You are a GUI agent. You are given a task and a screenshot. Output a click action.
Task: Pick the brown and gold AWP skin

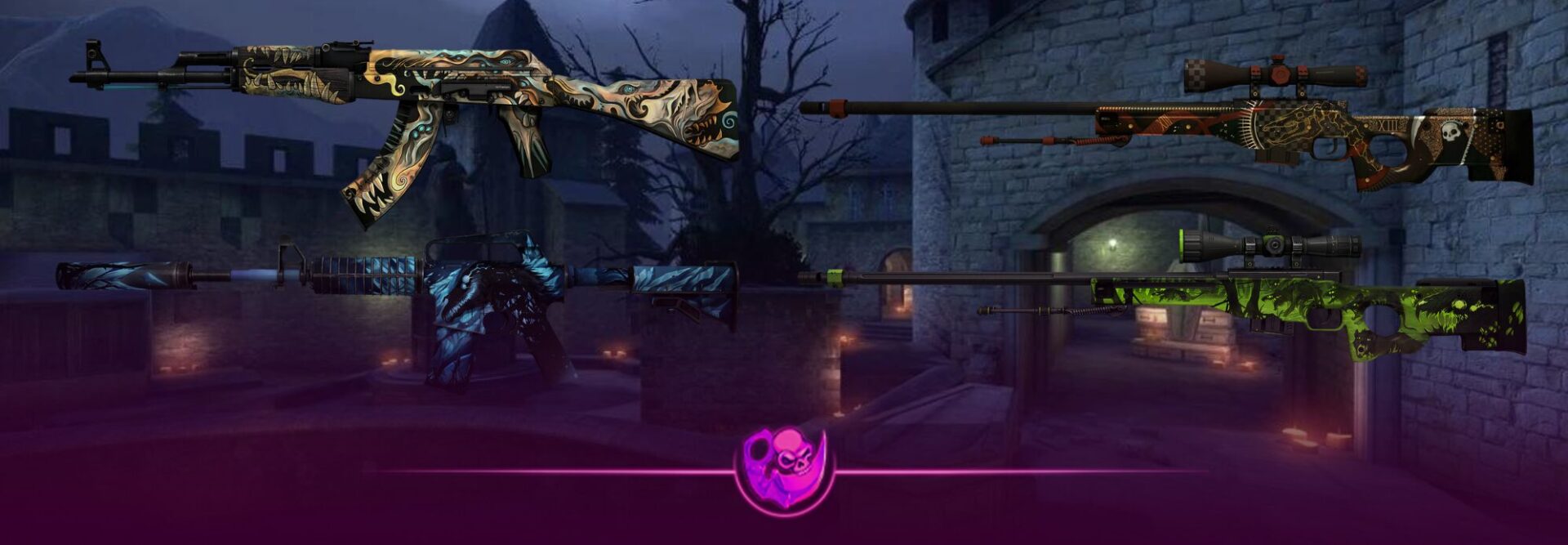point(1274,131)
